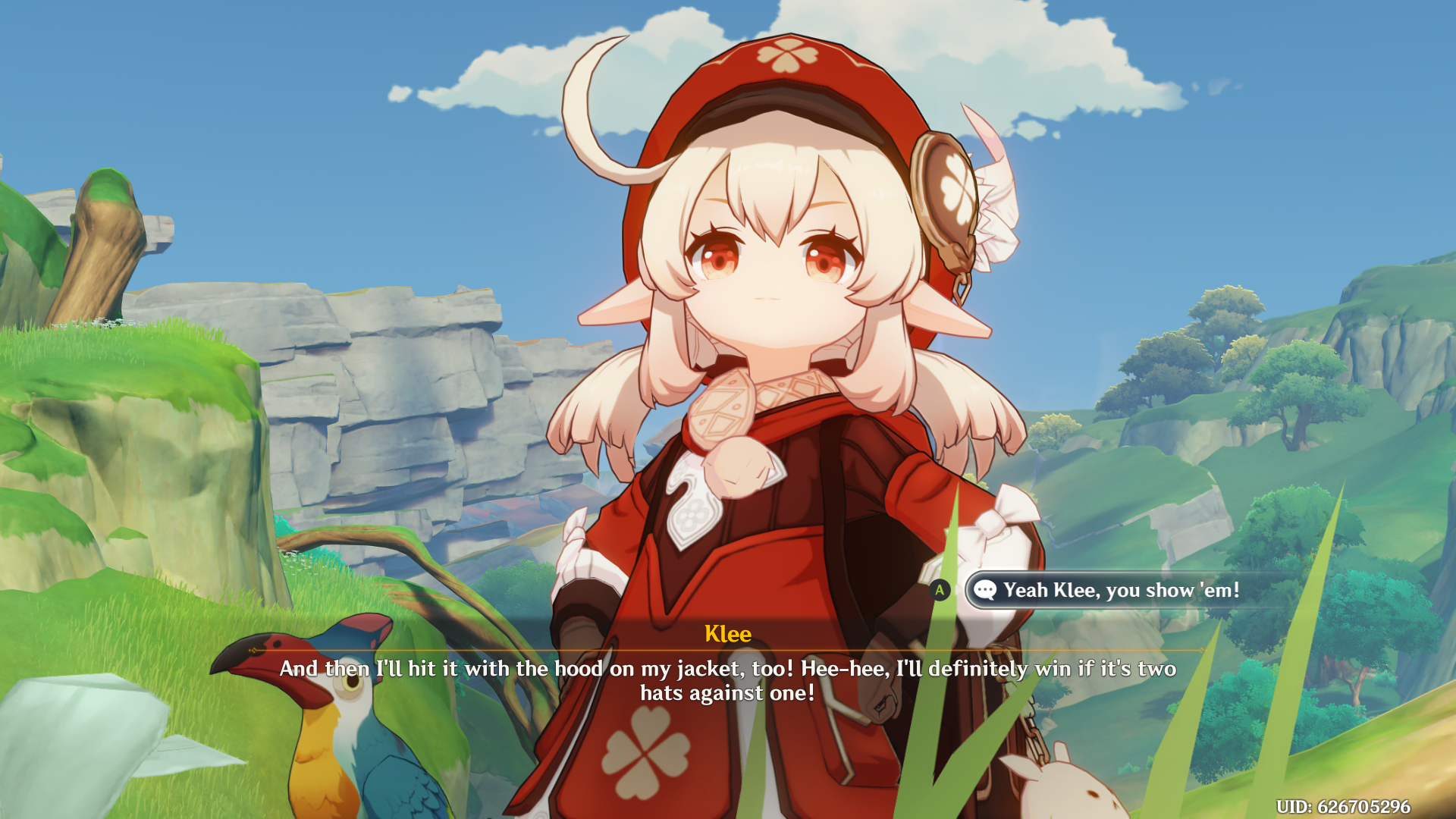
Task: Click the small arrow beside the A prompt
Action: [x=958, y=590]
